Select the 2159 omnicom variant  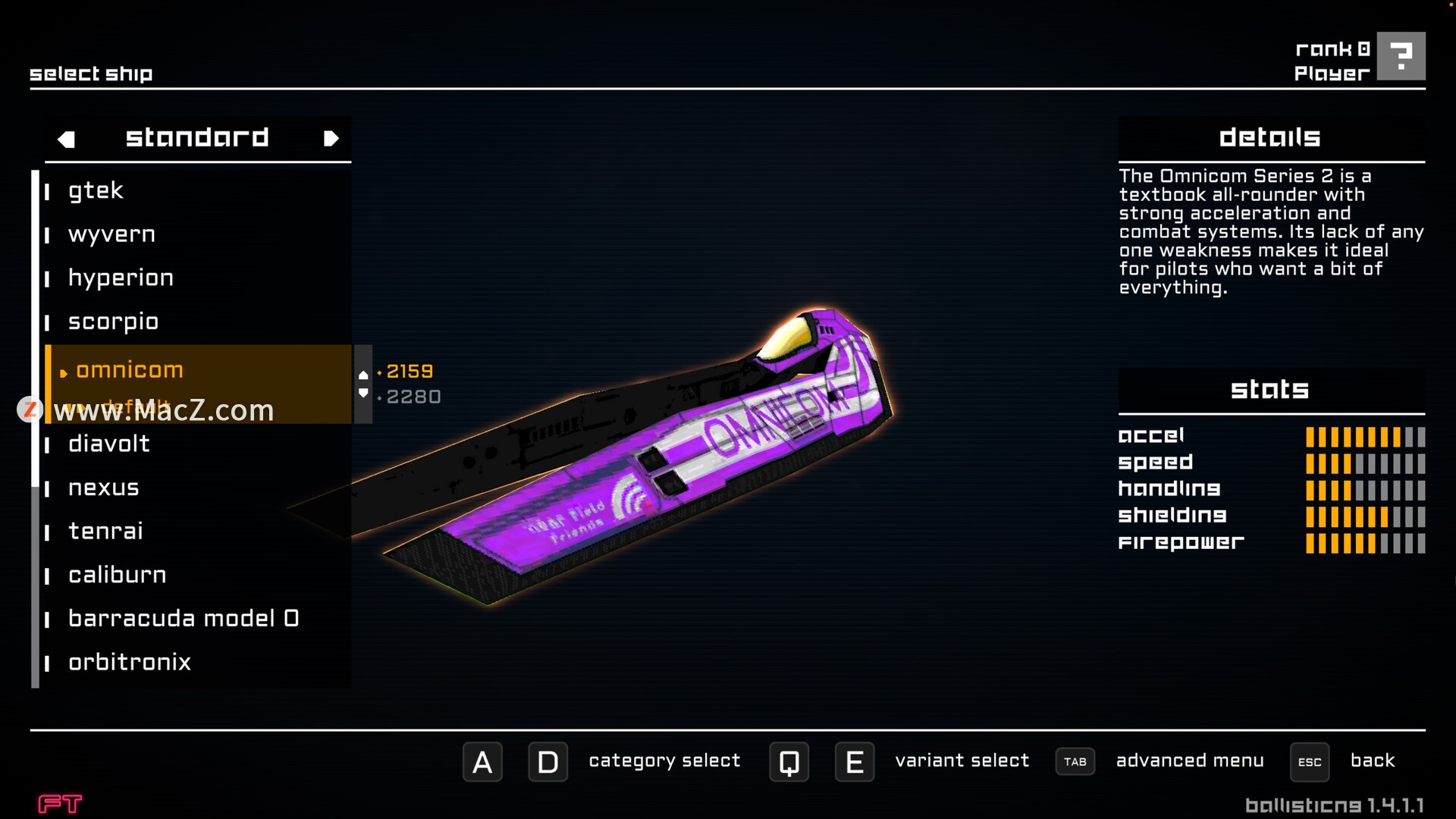(409, 372)
